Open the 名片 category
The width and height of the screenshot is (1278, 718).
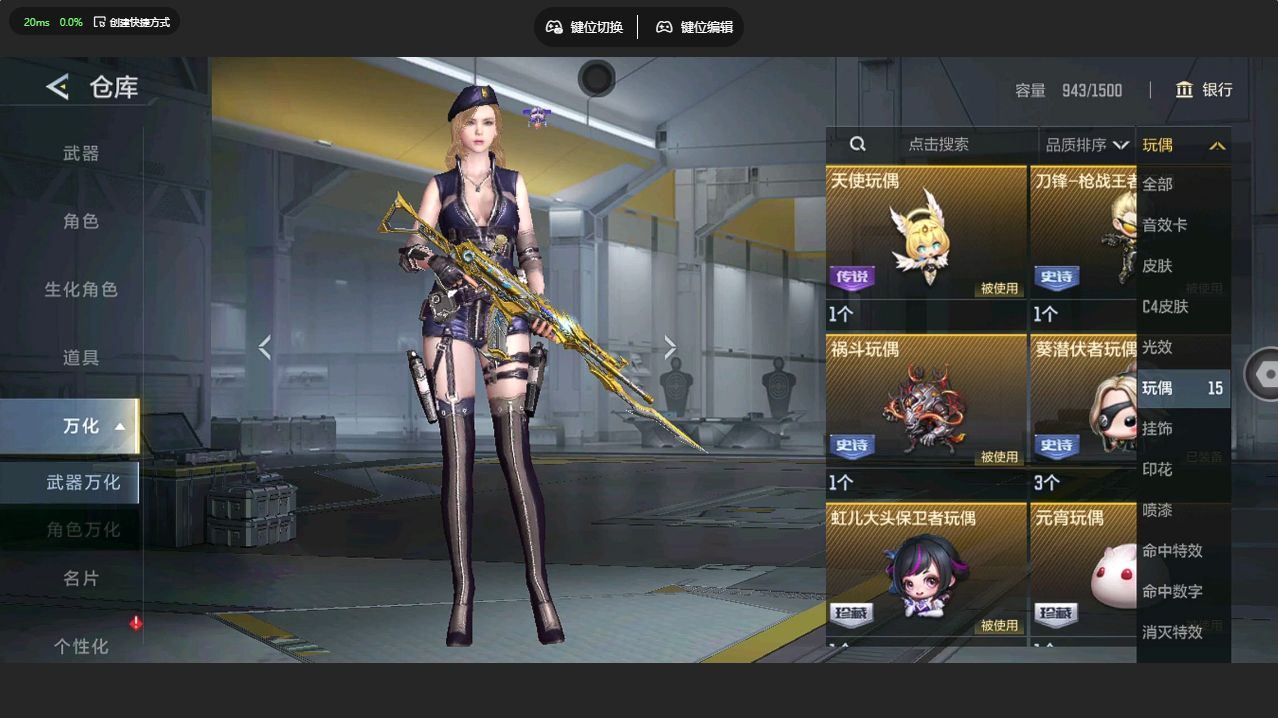click(x=81, y=578)
